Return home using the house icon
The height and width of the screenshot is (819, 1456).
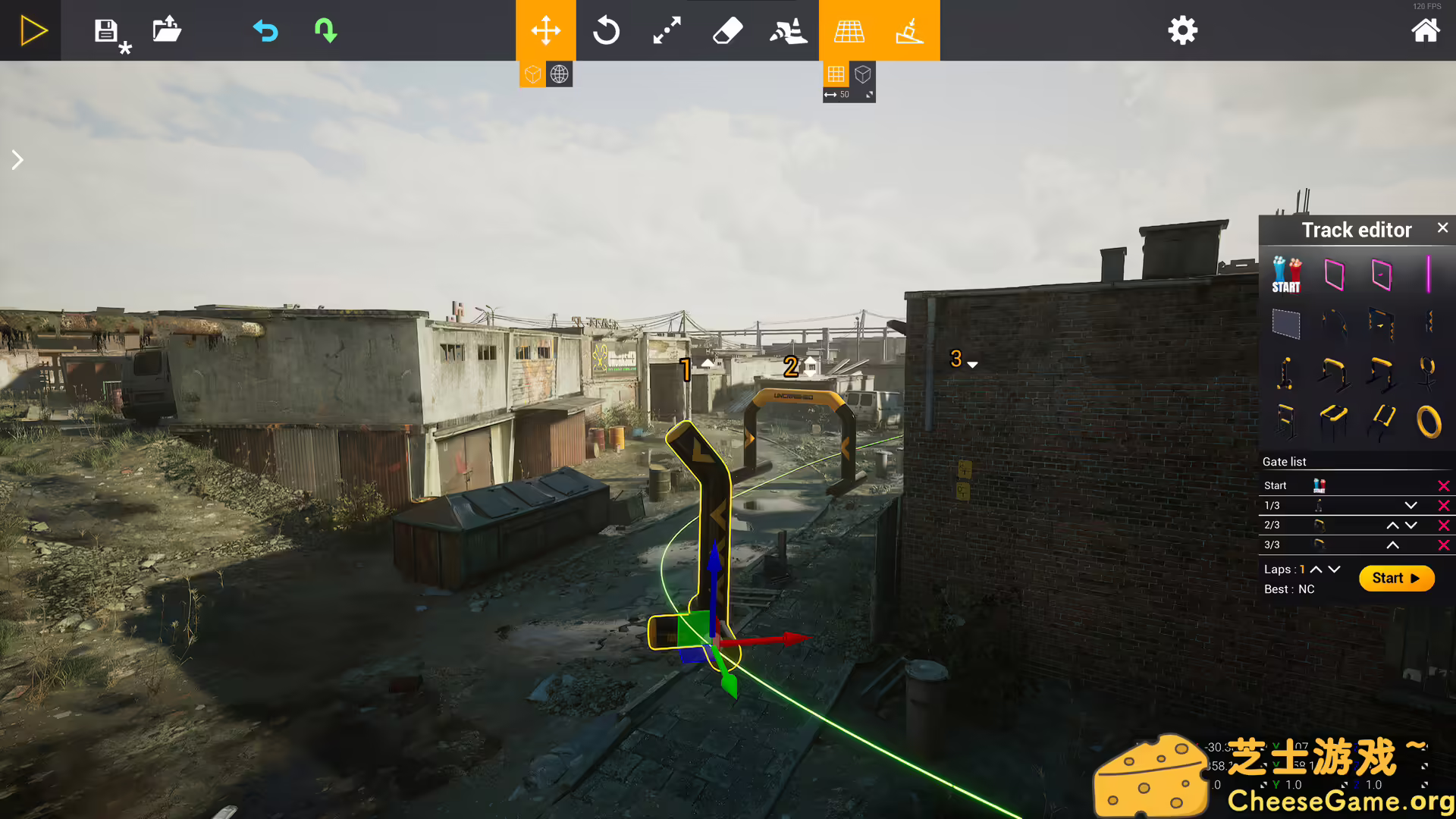[x=1426, y=30]
